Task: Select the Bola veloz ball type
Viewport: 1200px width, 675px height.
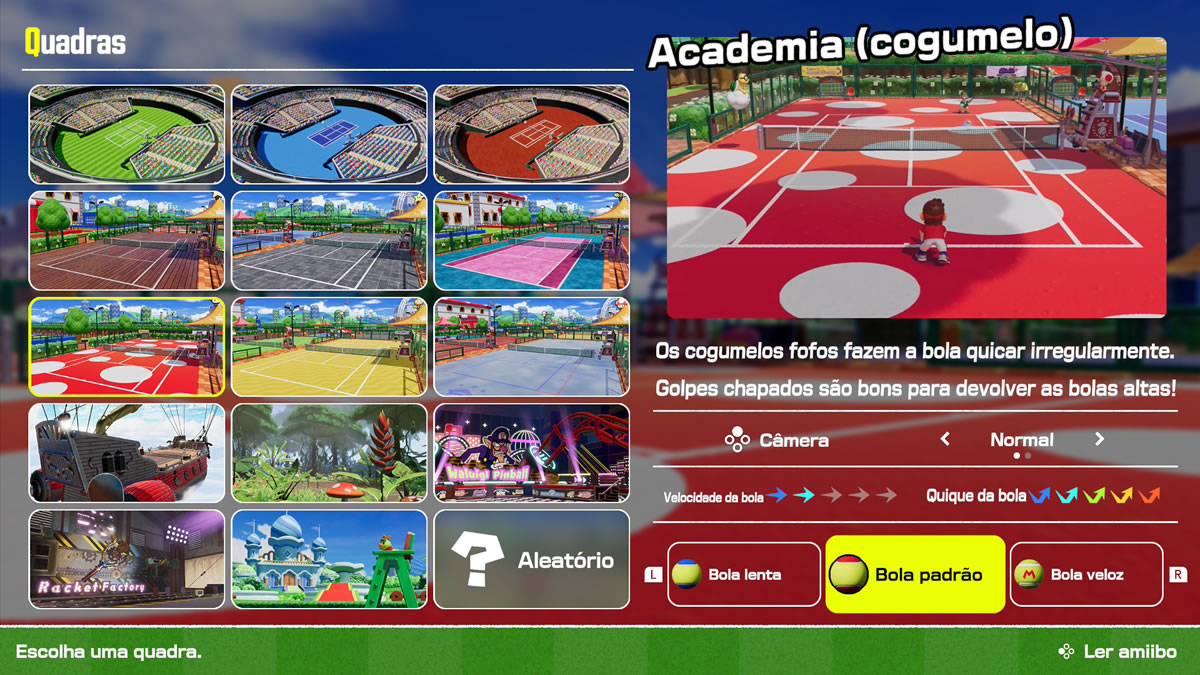Action: [x=1086, y=574]
